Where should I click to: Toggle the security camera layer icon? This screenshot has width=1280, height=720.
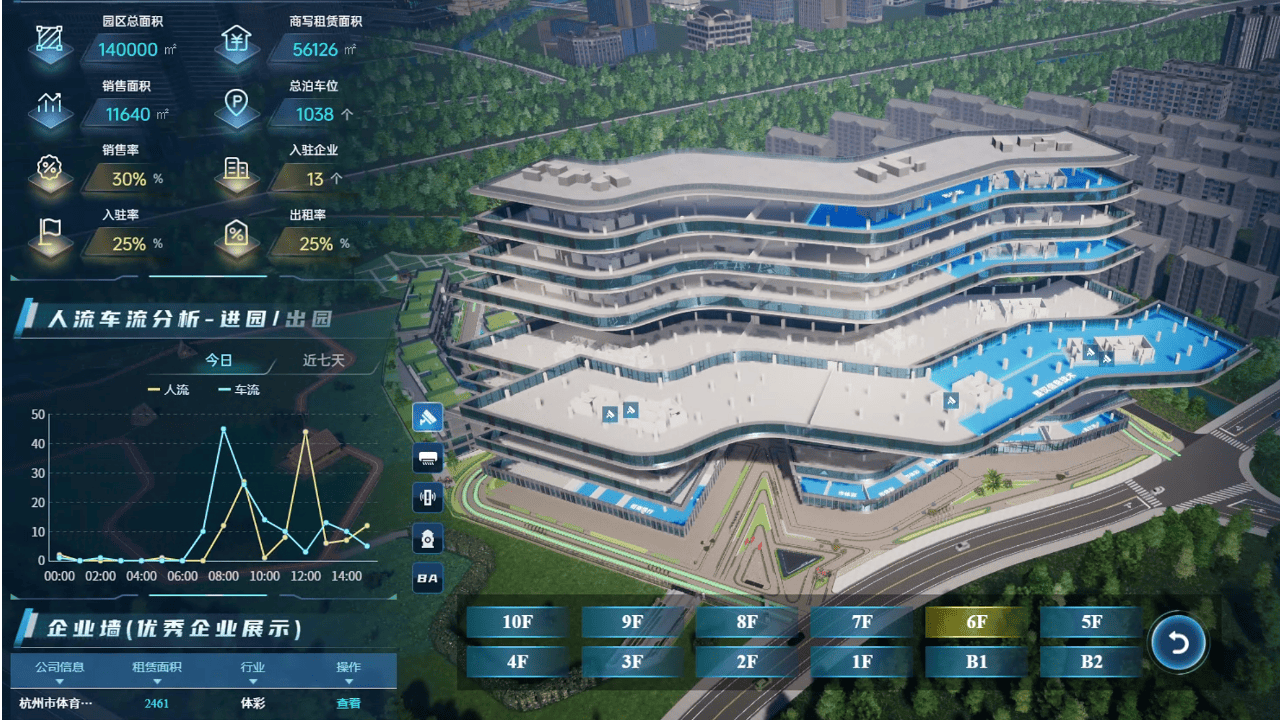click(428, 417)
